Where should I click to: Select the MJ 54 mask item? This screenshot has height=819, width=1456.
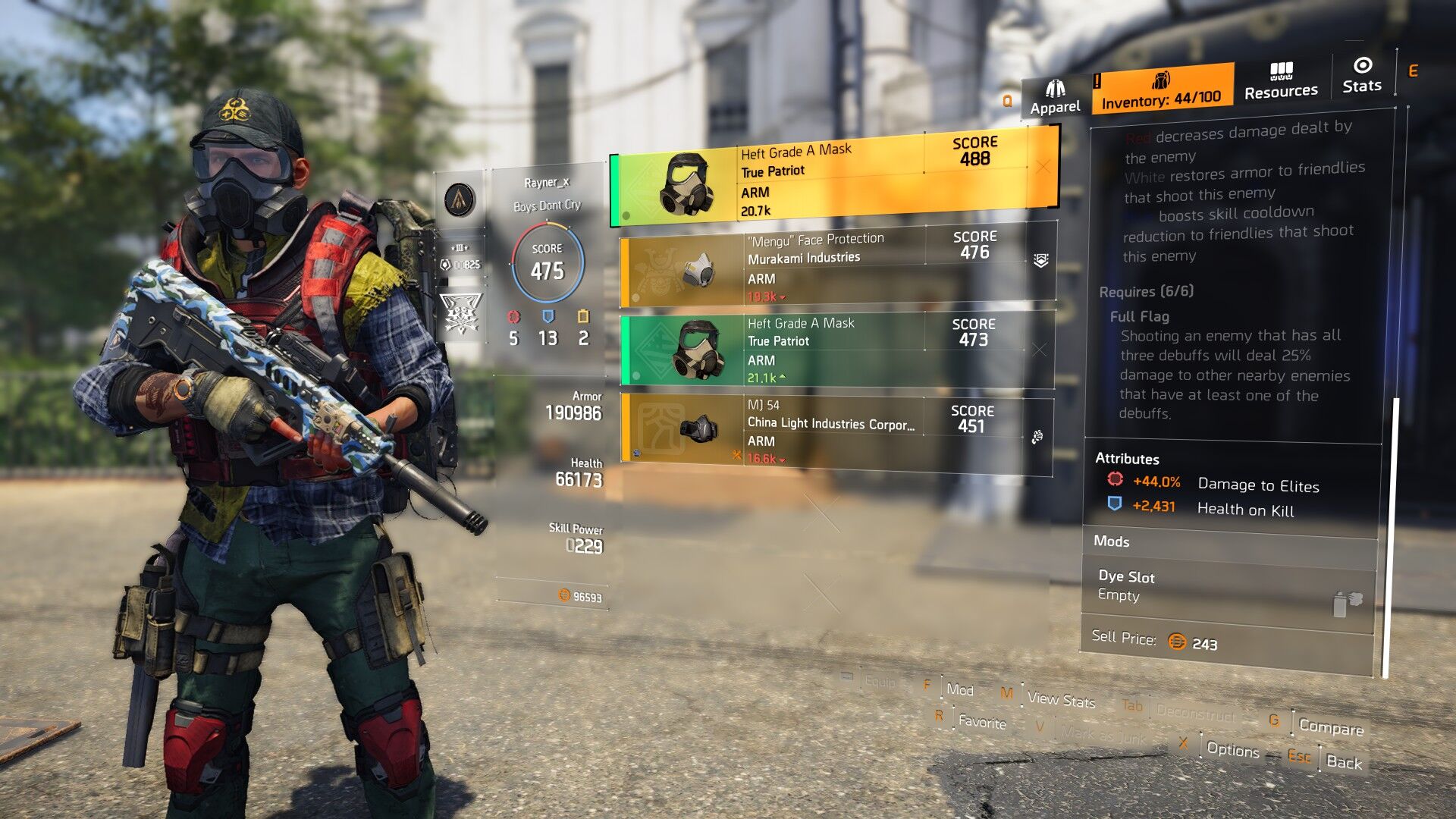tap(836, 431)
